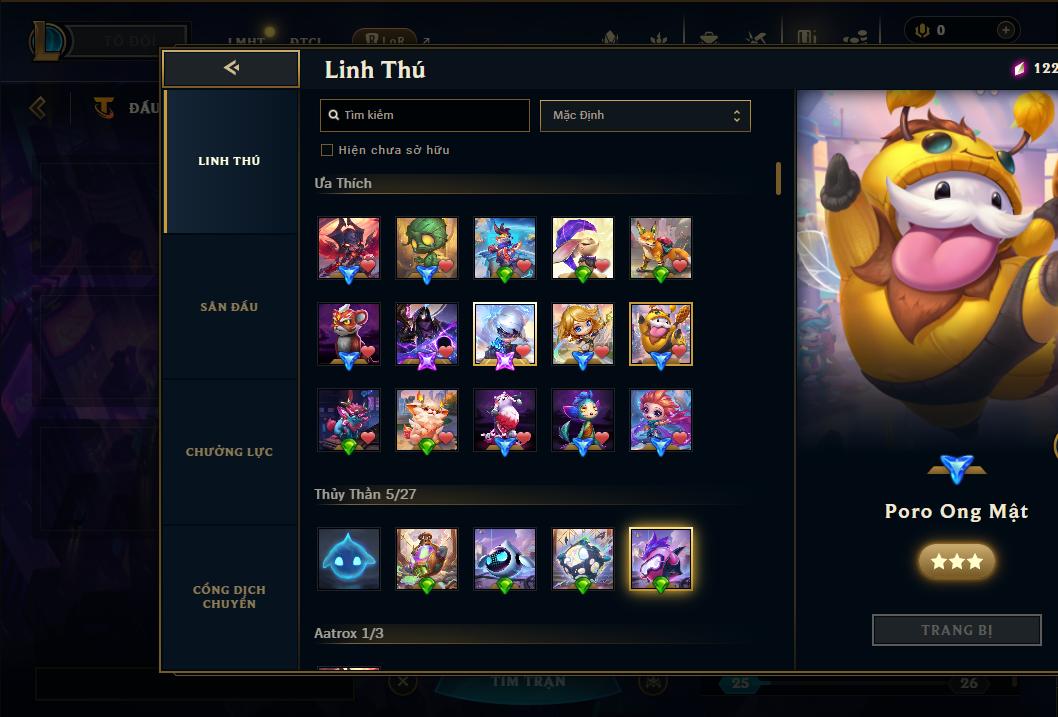
Task: Open the Sàn Đấu tab
Action: (x=229, y=307)
